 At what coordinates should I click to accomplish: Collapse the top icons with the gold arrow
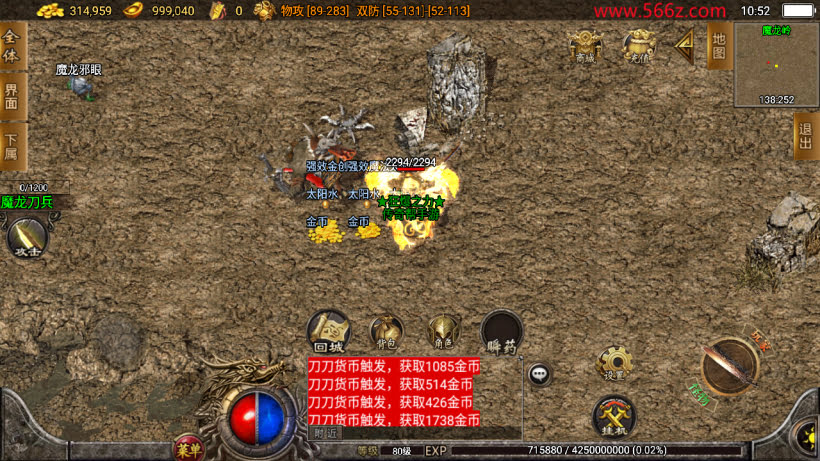685,44
